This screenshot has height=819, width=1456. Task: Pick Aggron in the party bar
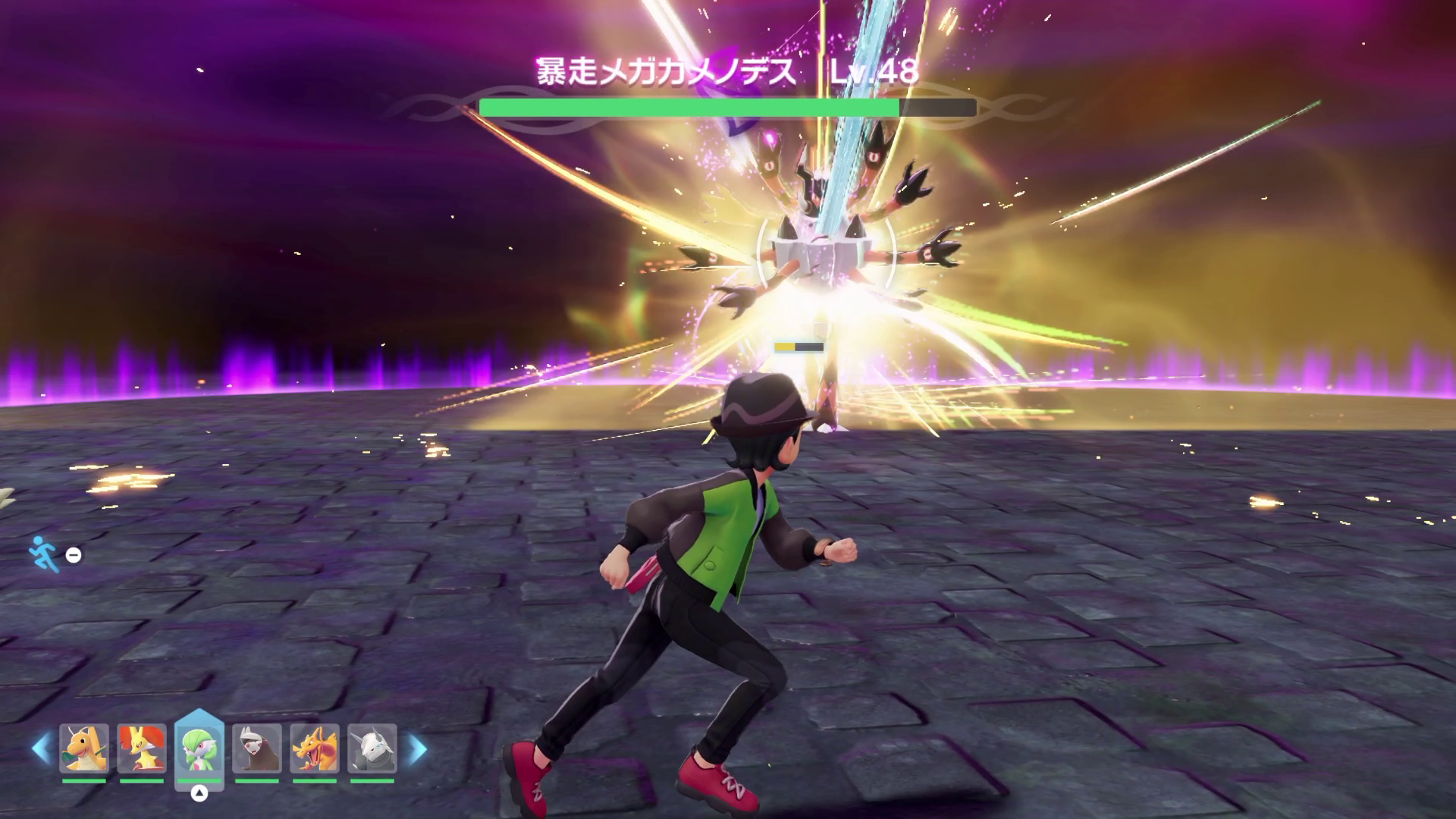pyautogui.click(x=372, y=748)
